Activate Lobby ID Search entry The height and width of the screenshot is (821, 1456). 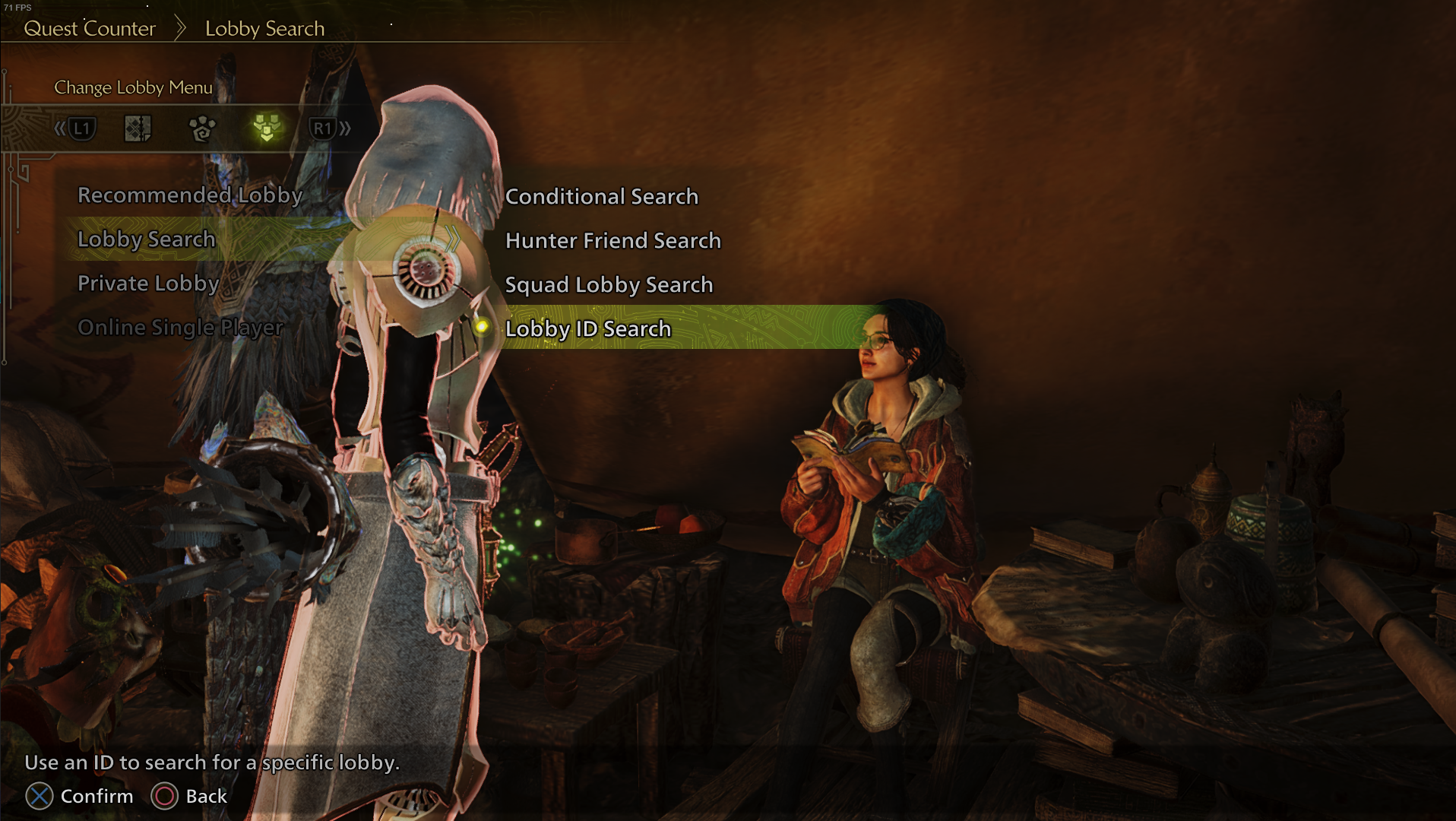pos(587,329)
